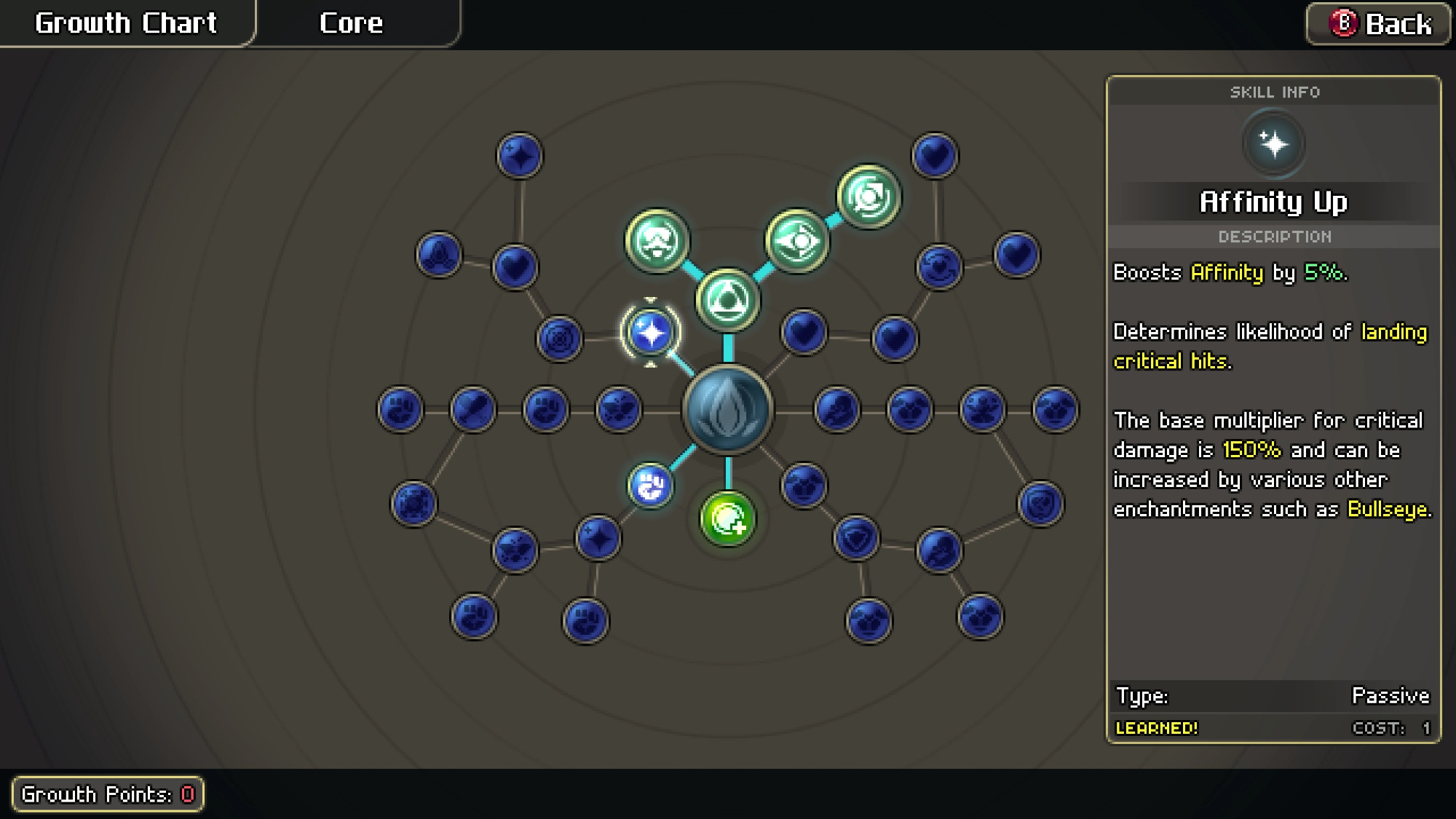Select the dark blue triangle-emblem node

439,255
